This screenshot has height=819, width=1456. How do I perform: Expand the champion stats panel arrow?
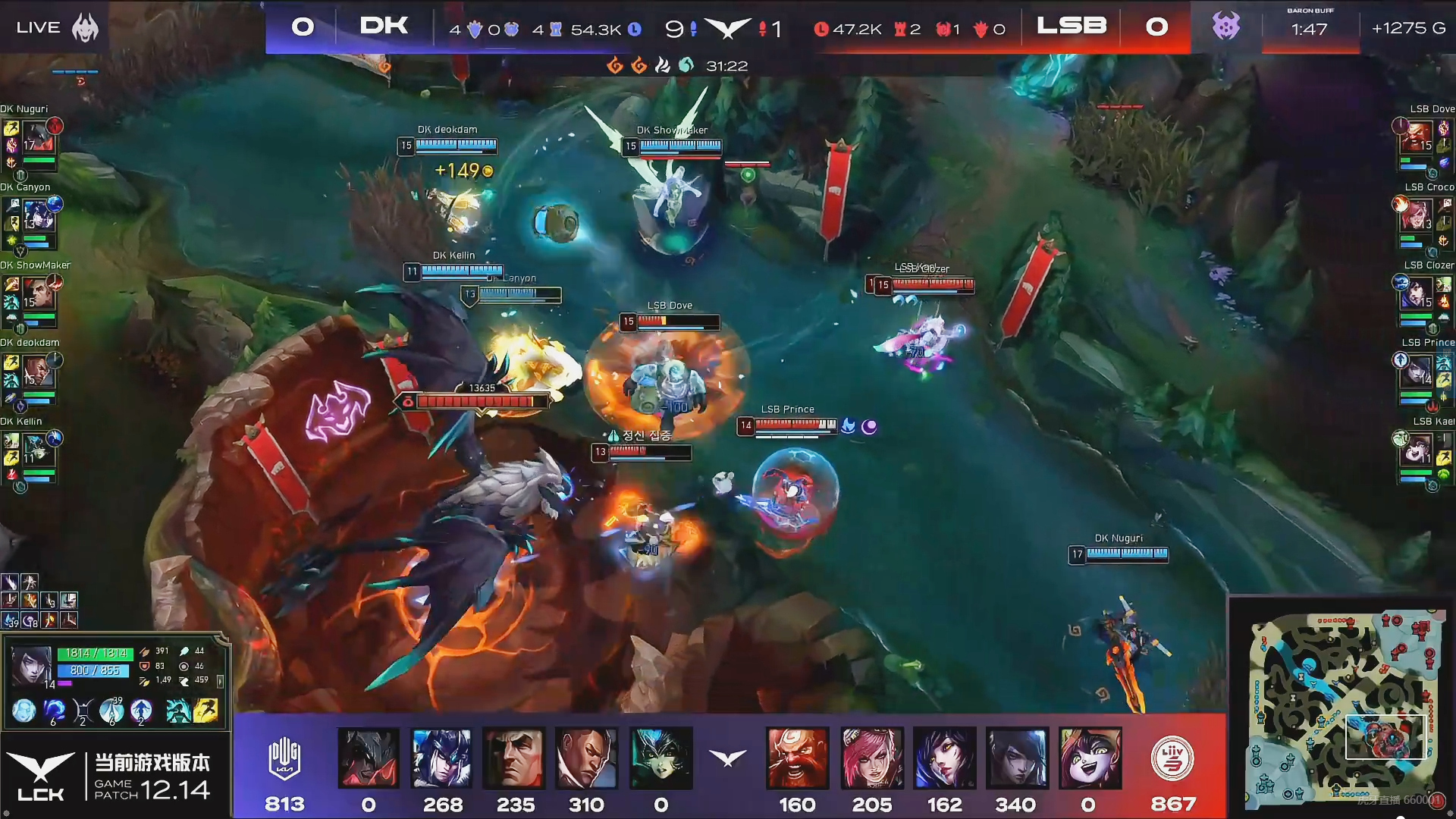click(221, 682)
